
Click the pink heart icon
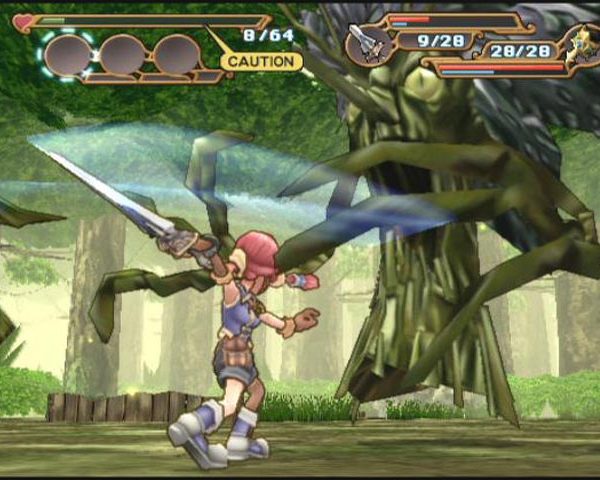pos(24,21)
